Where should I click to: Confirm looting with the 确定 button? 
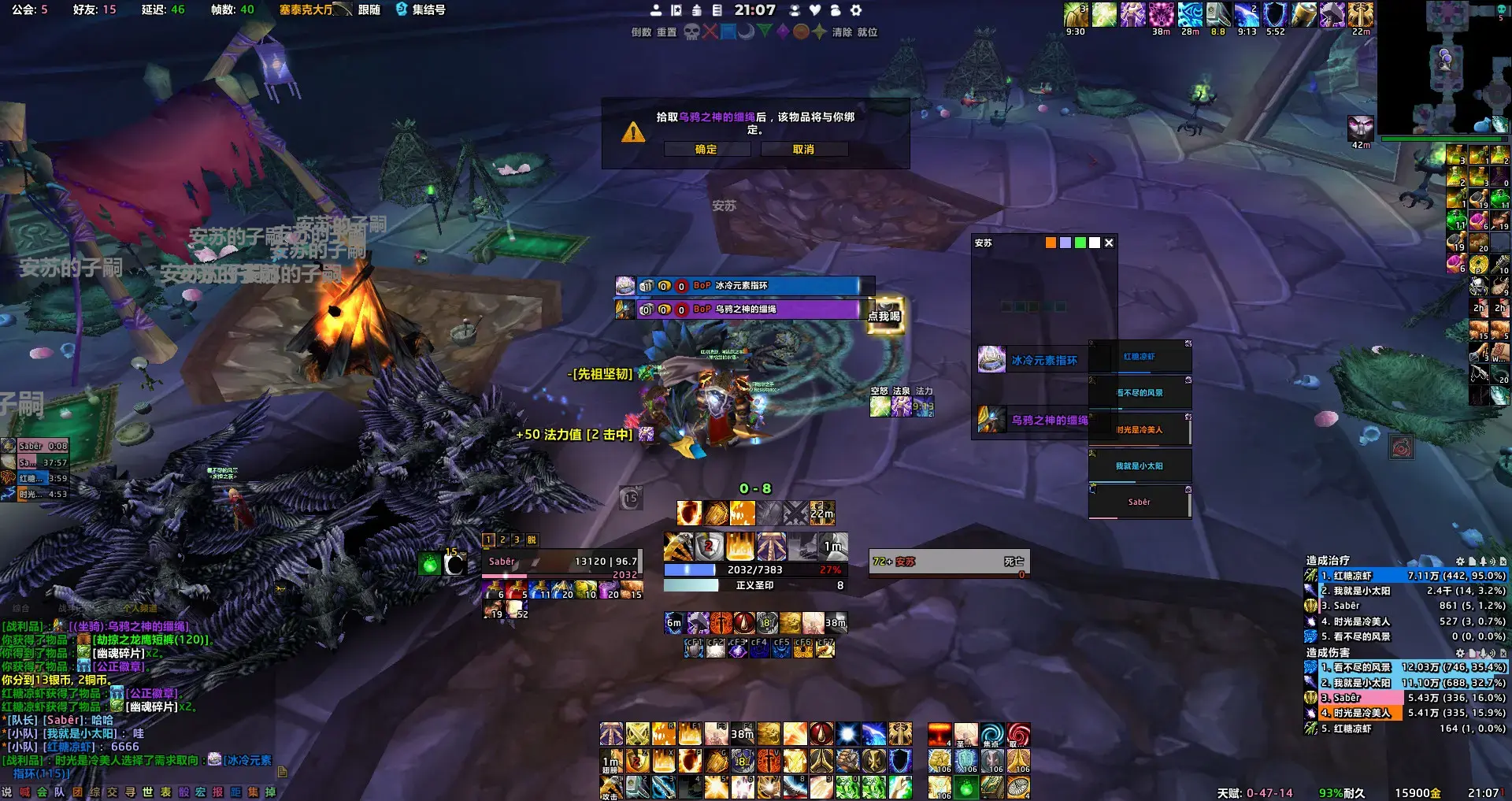[x=706, y=150]
